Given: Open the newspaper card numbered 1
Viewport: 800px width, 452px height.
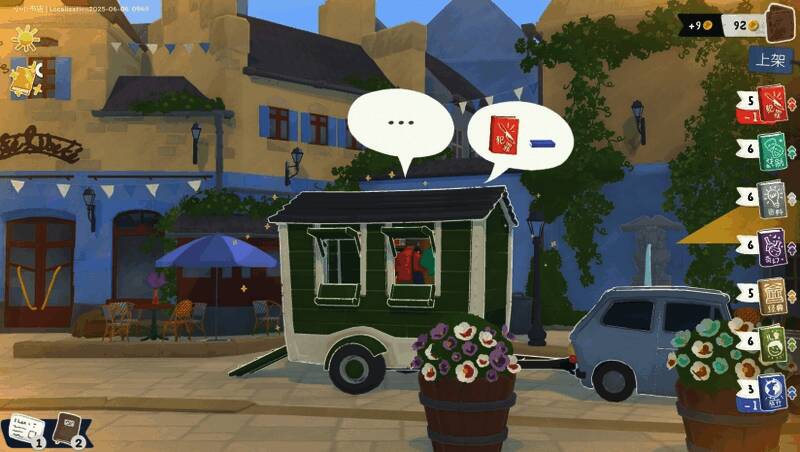Looking at the screenshot, I should pyautogui.click(x=22, y=430).
